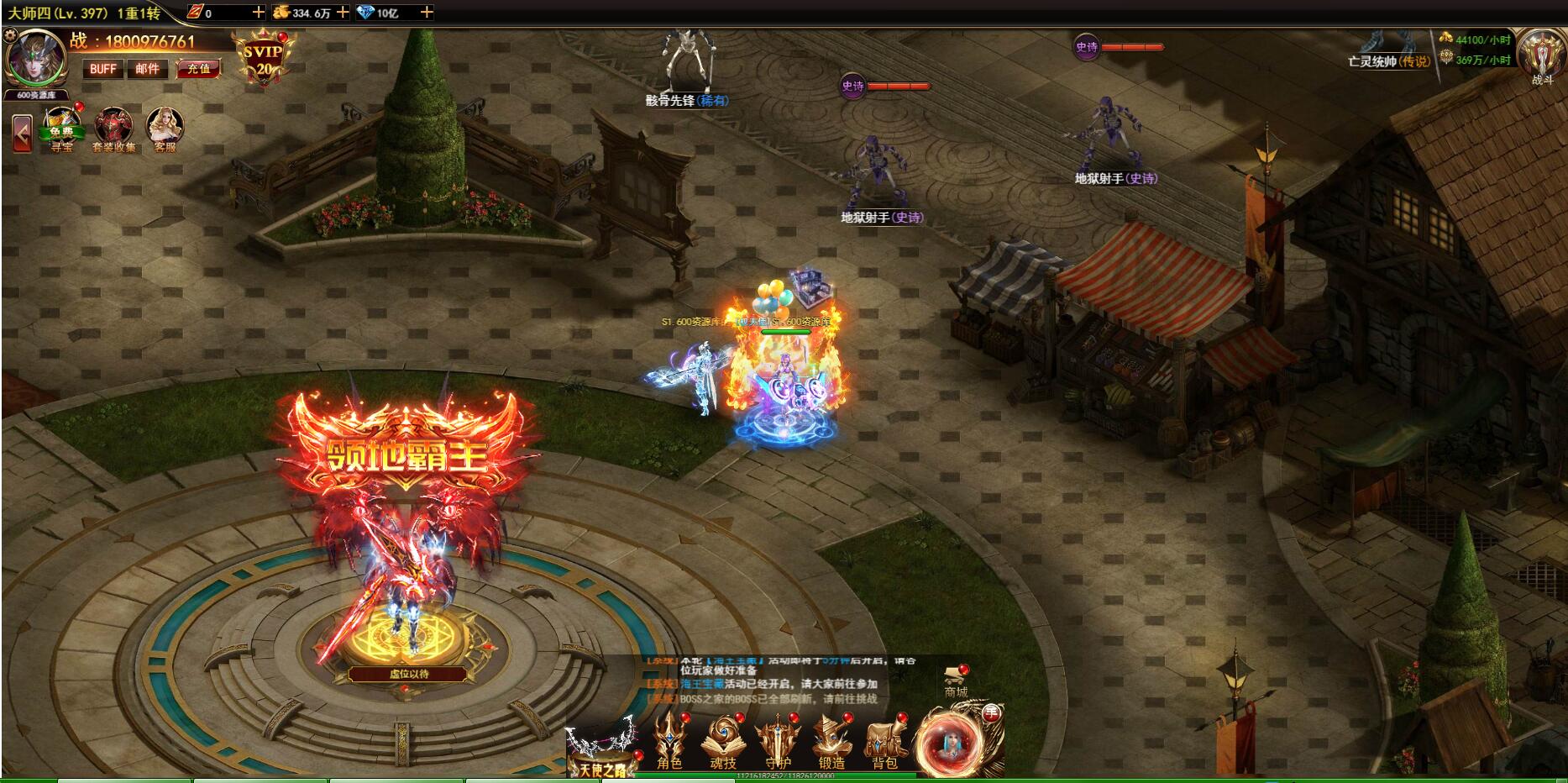This screenshot has width=1568, height=783.
Task: Add gold ingots with the plus button
Action: [x=343, y=13]
